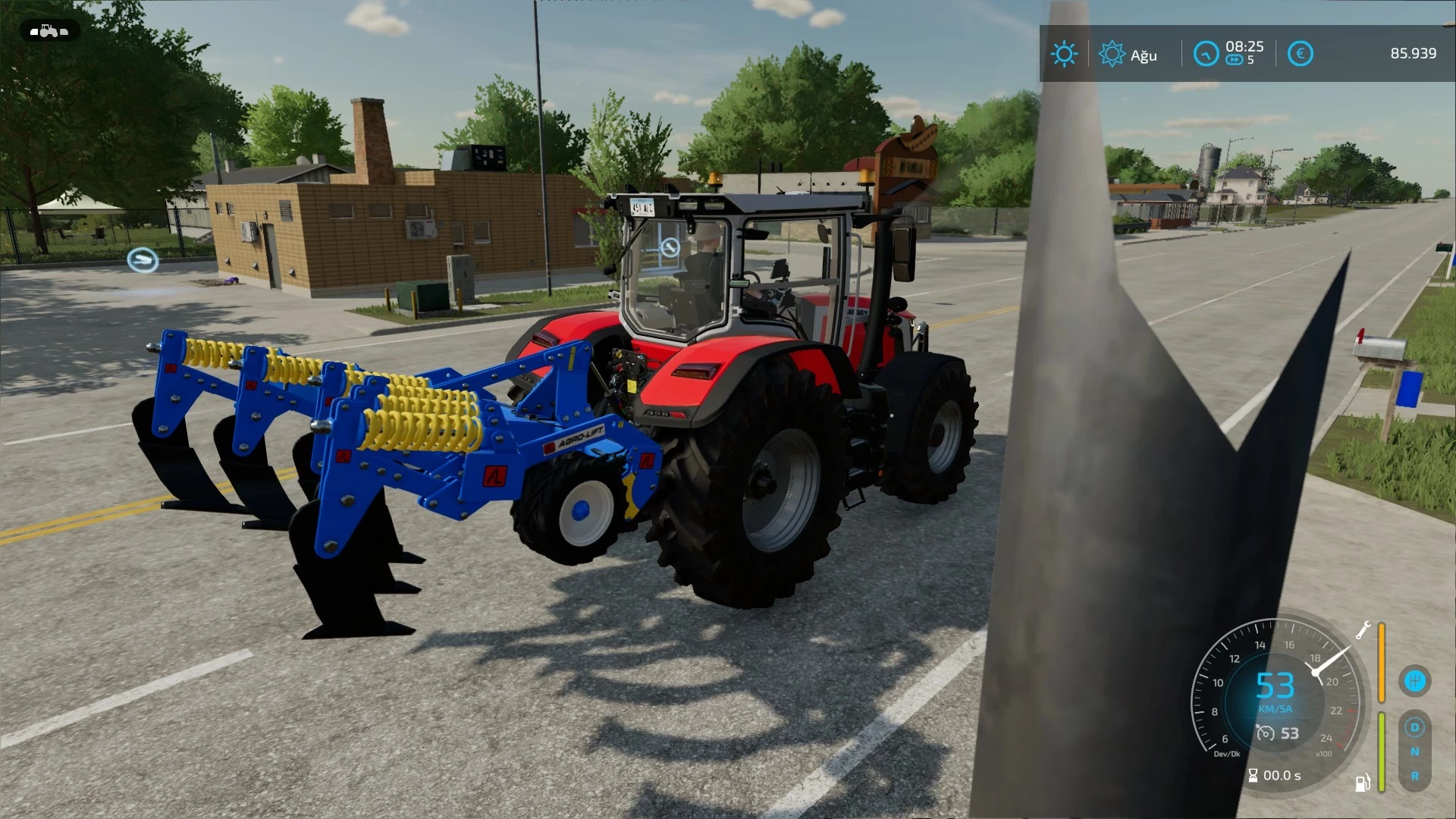Click the green fuel level bar

1382,752
